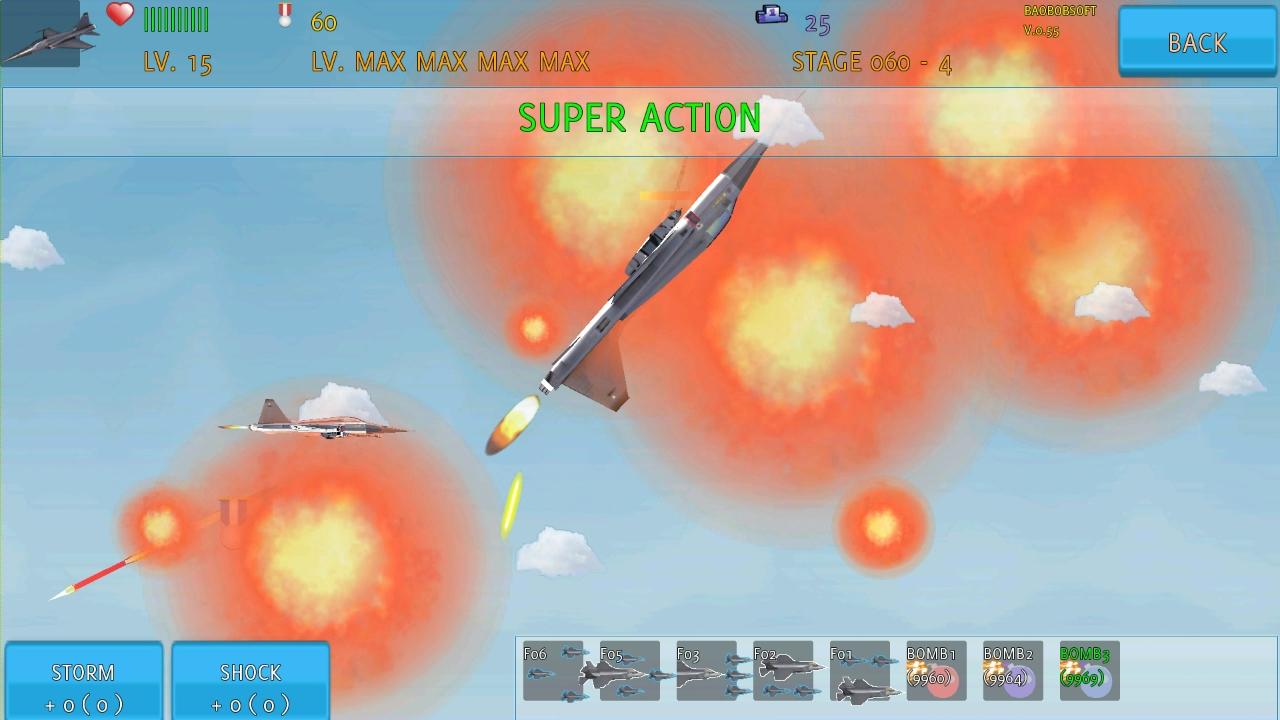The width and height of the screenshot is (1280, 720).
Task: Click the LV. MAX MAX MAX MAX label
Action: (449, 62)
